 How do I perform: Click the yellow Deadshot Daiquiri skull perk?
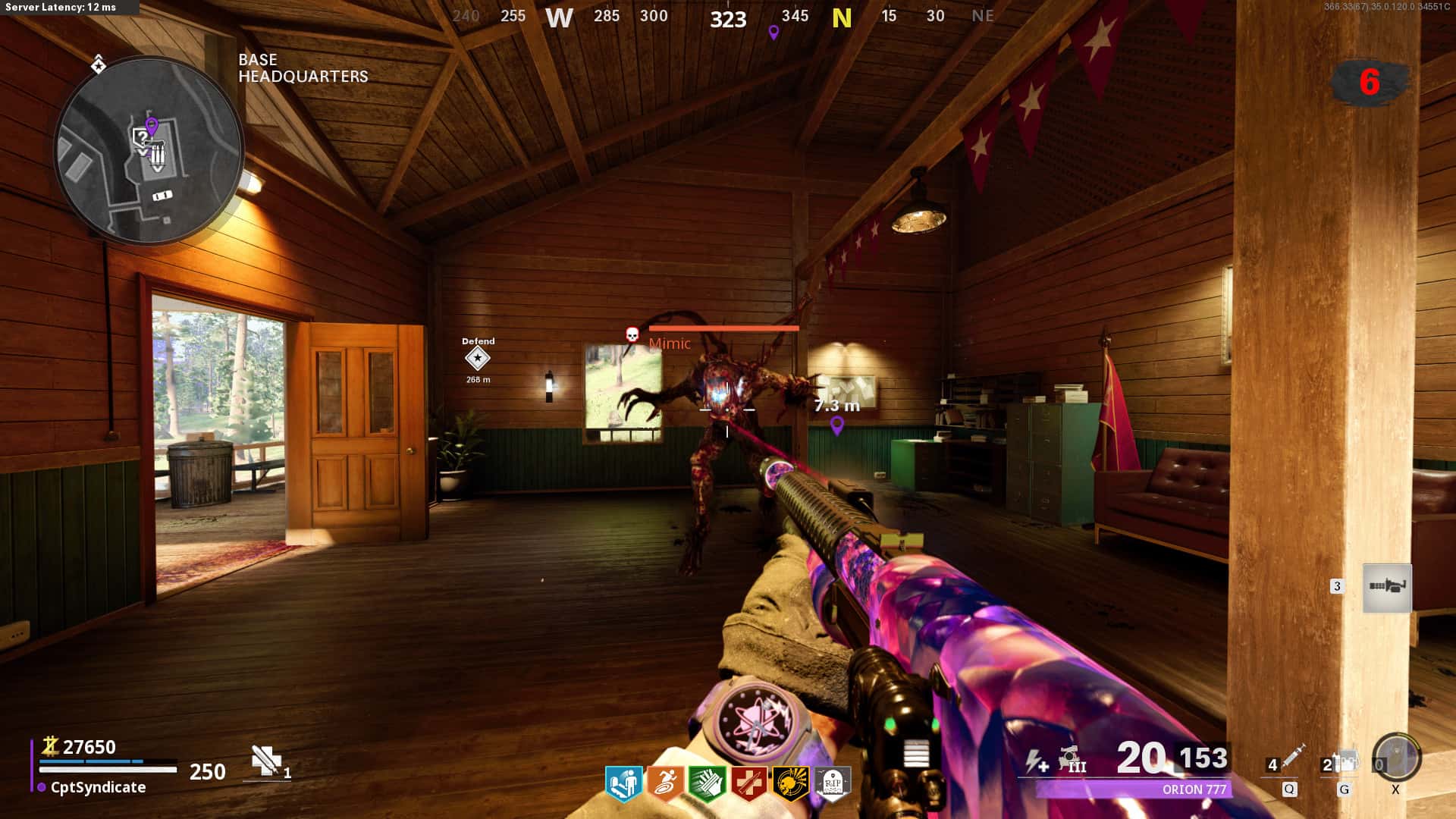(x=790, y=783)
